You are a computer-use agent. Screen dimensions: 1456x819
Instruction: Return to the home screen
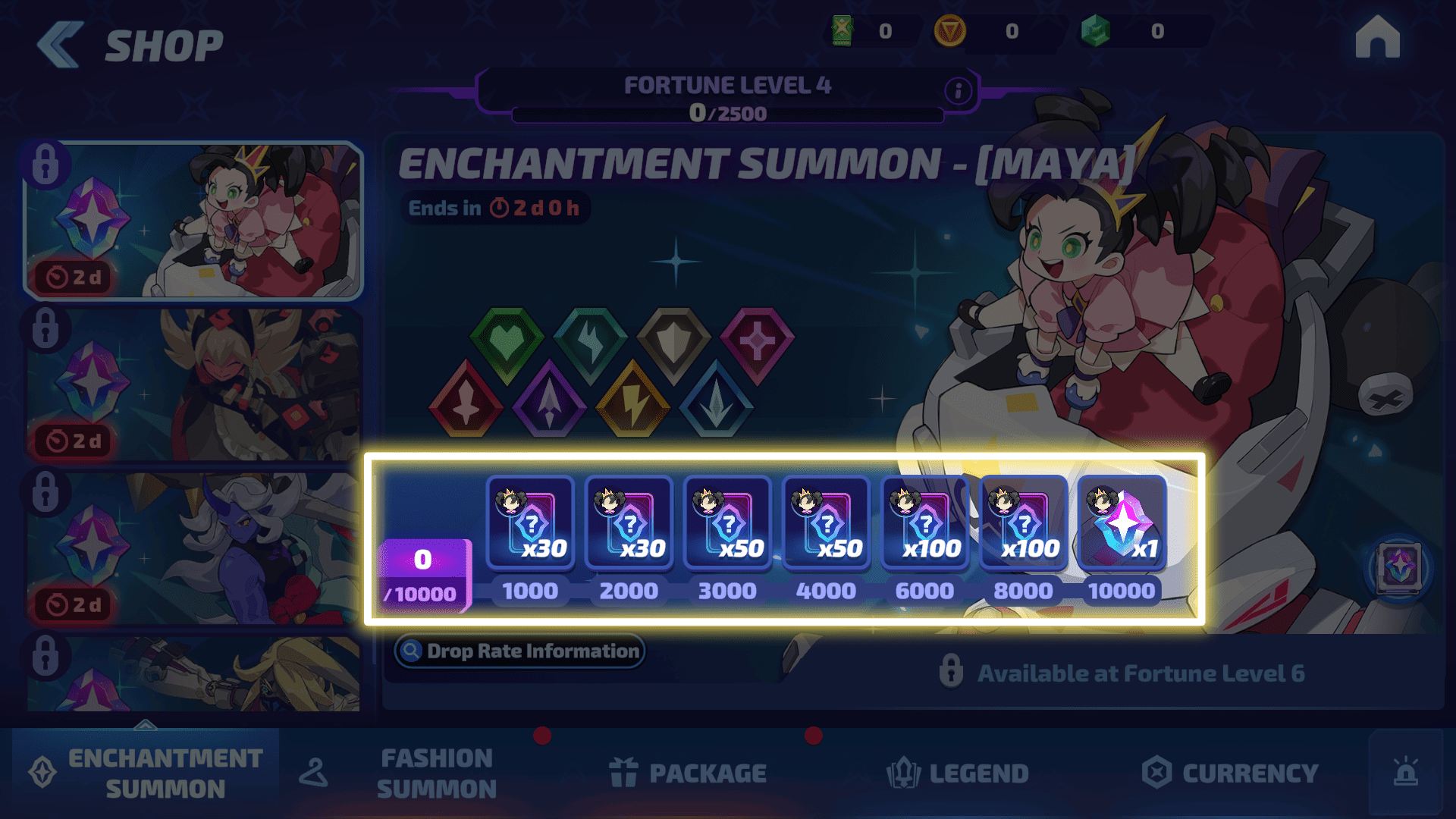coord(1377,38)
